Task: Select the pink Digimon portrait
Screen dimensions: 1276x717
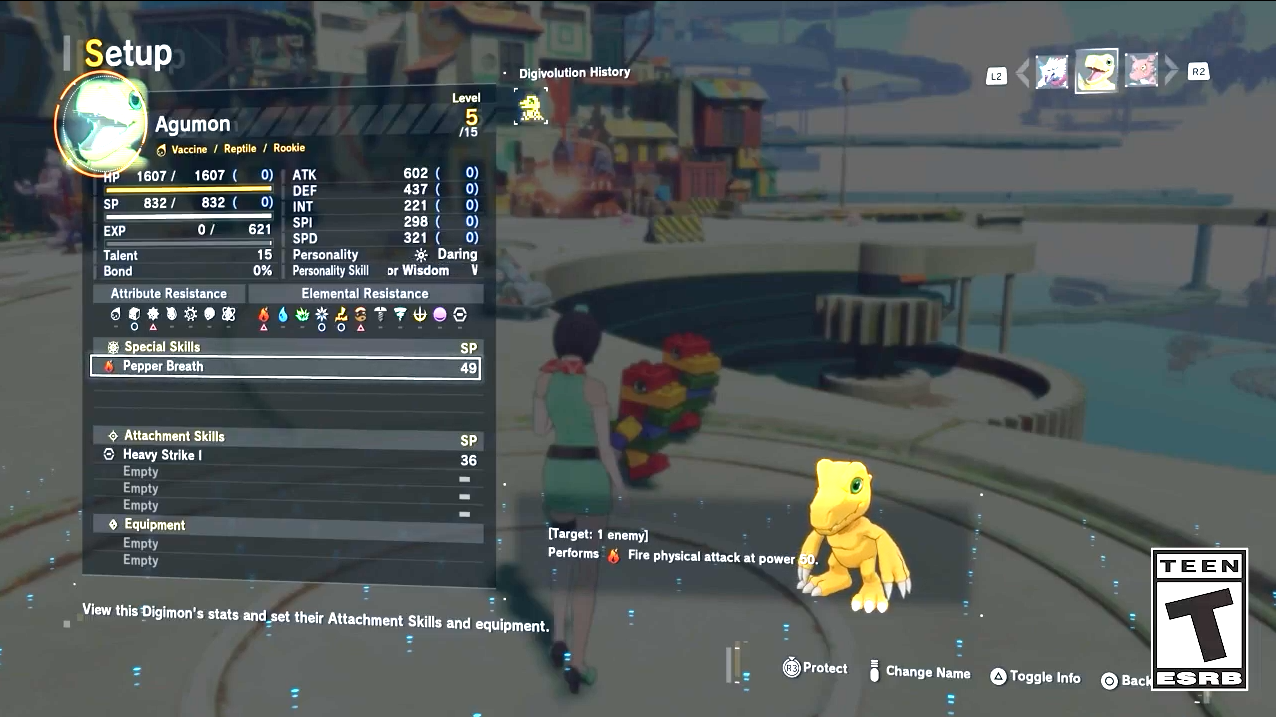Action: (1141, 71)
